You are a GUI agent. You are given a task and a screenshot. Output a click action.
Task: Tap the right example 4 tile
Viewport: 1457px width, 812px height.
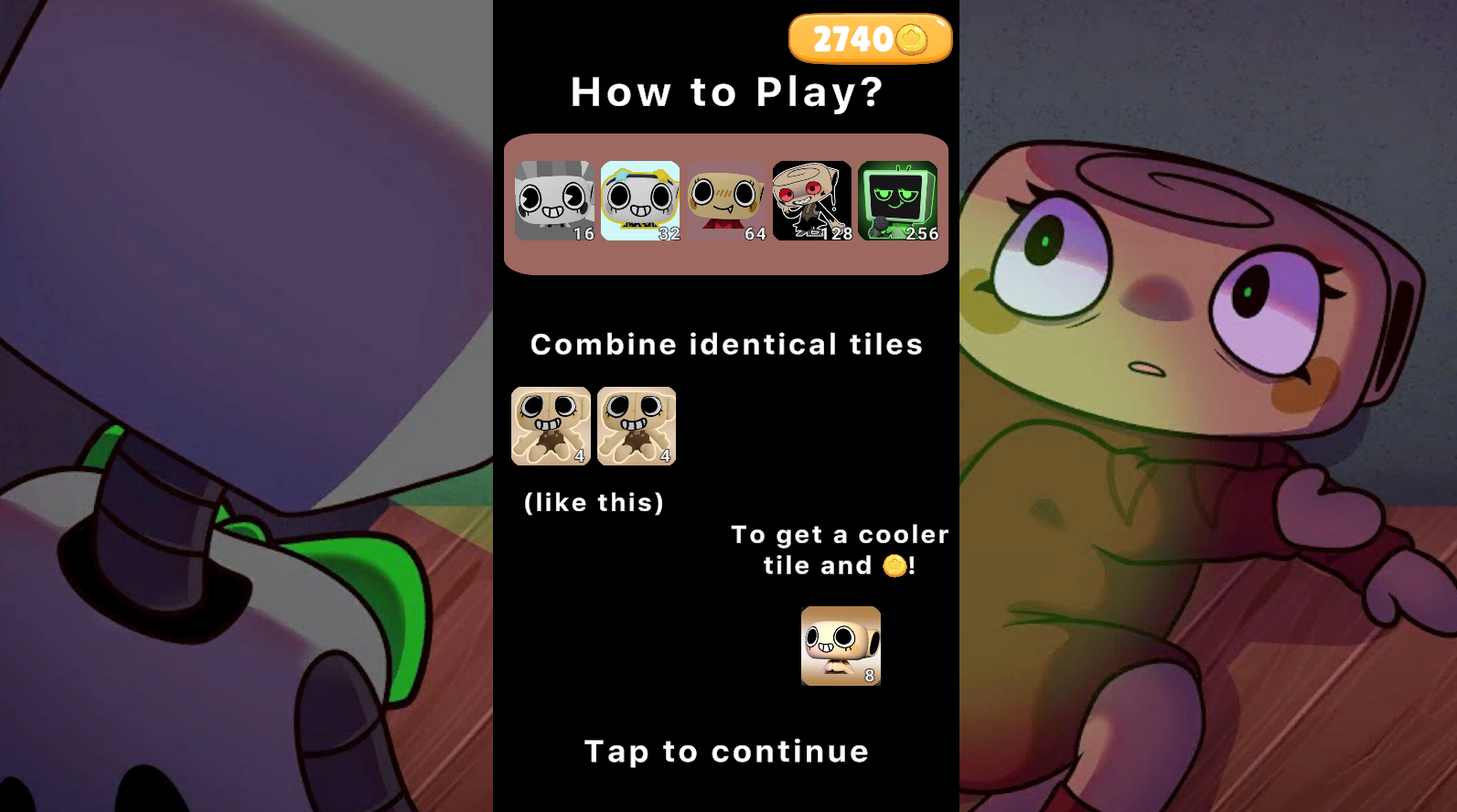pos(636,426)
